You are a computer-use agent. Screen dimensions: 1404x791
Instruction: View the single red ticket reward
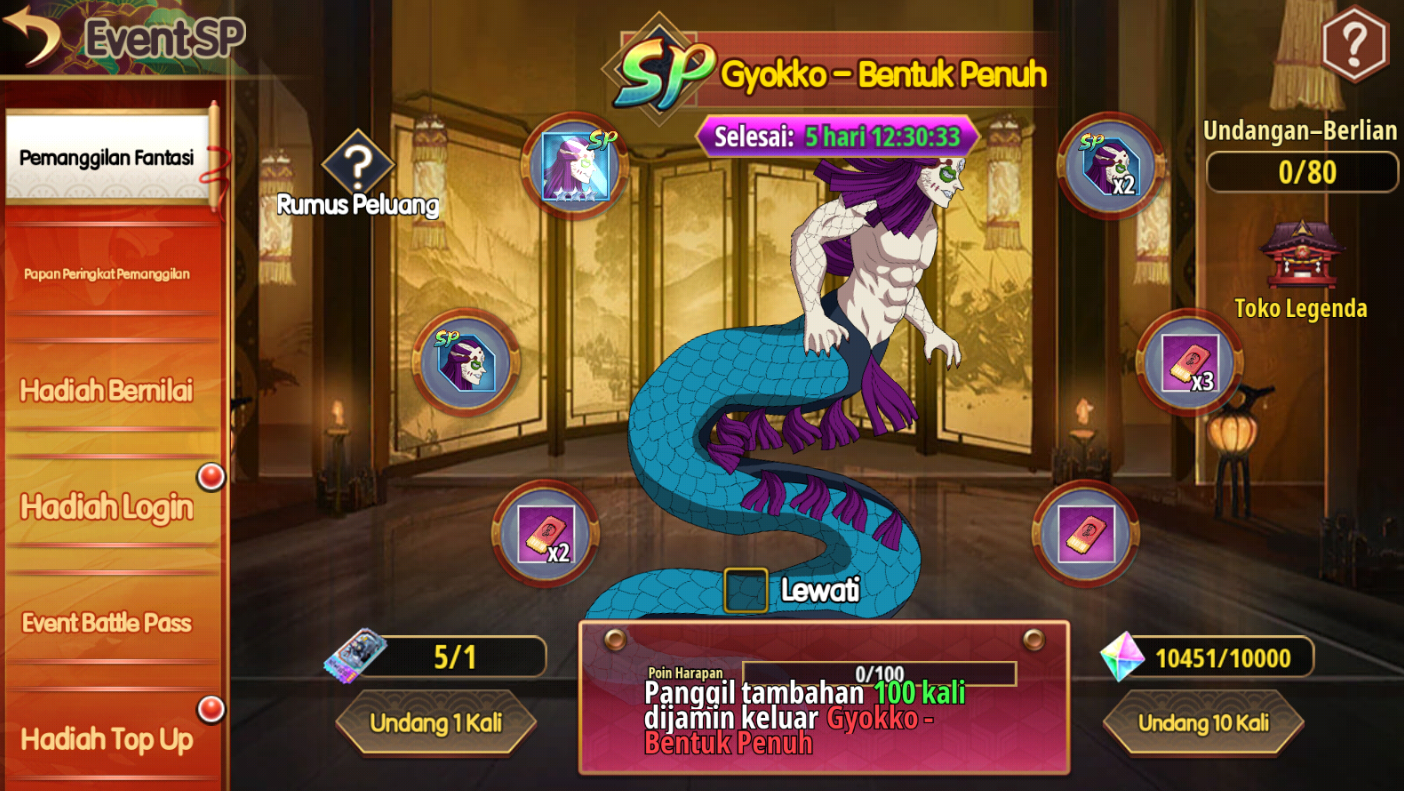[1085, 533]
